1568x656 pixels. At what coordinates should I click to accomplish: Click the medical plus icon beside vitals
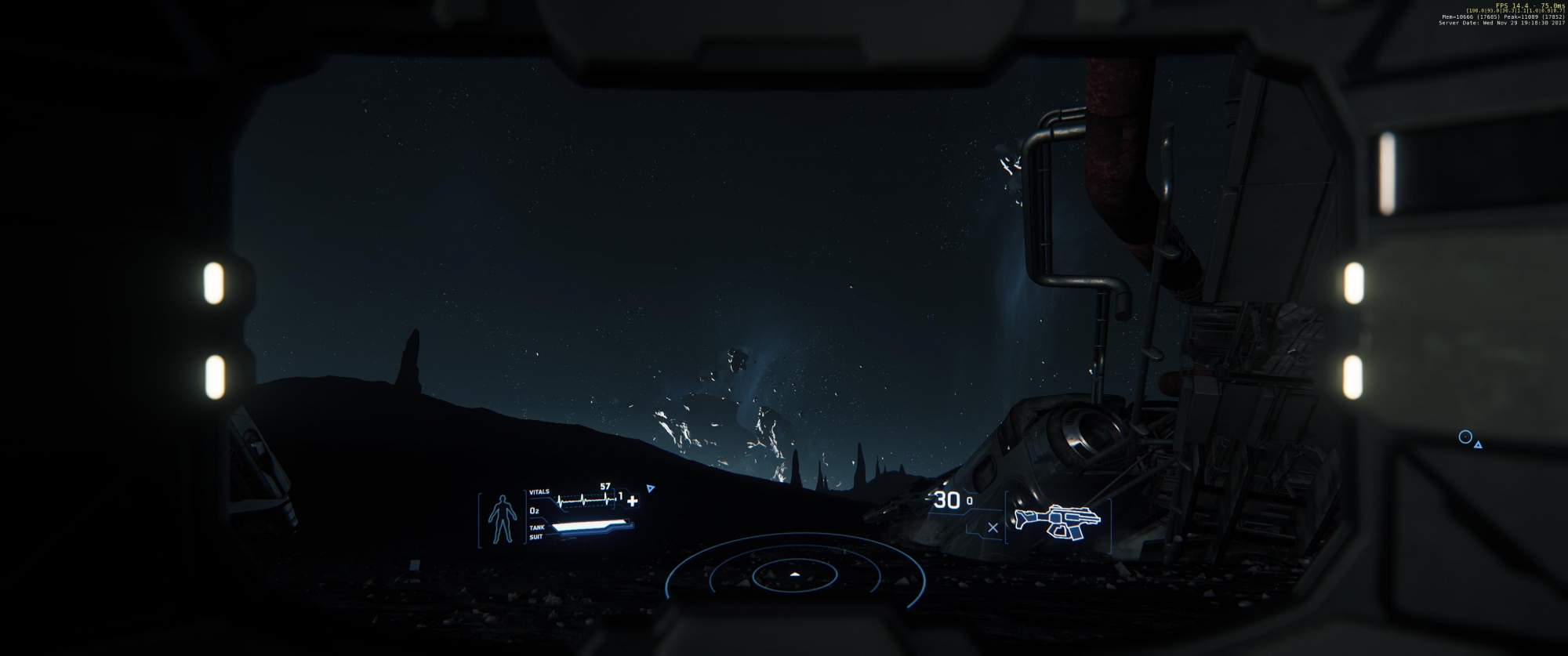(x=633, y=501)
